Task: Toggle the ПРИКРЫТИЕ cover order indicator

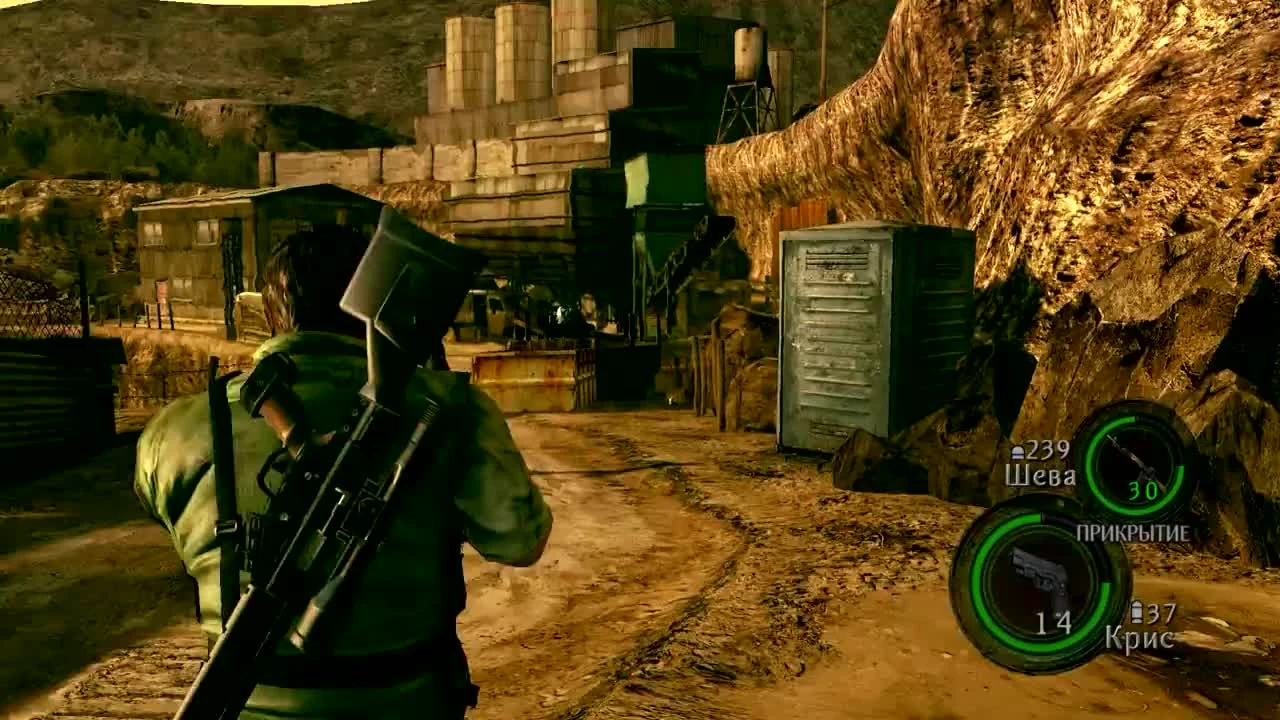Action: tap(1135, 535)
